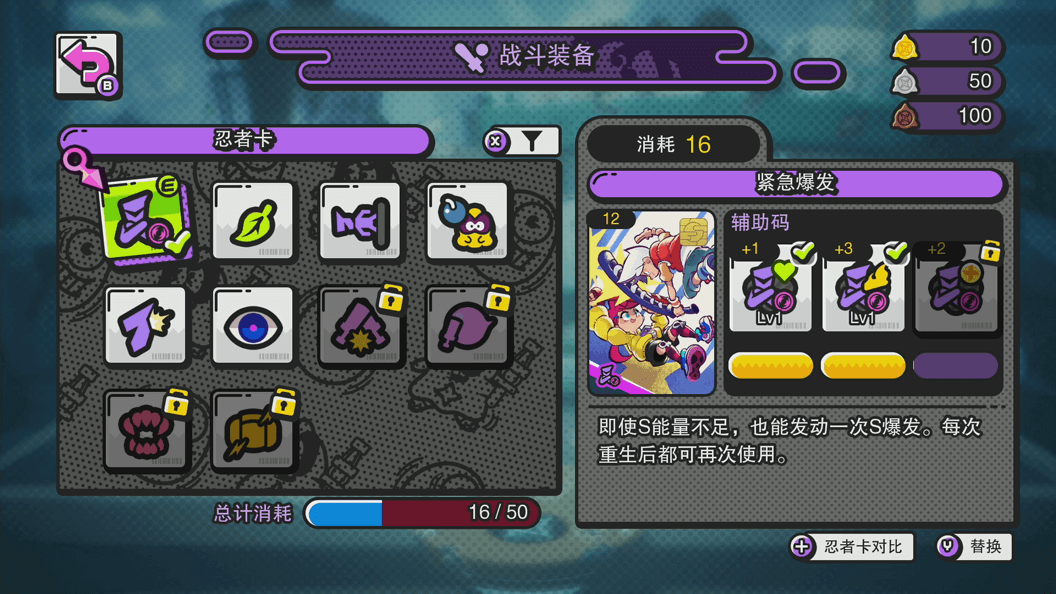Select the purple dash arrow ninja card
The width and height of the screenshot is (1056, 594).
click(146, 326)
